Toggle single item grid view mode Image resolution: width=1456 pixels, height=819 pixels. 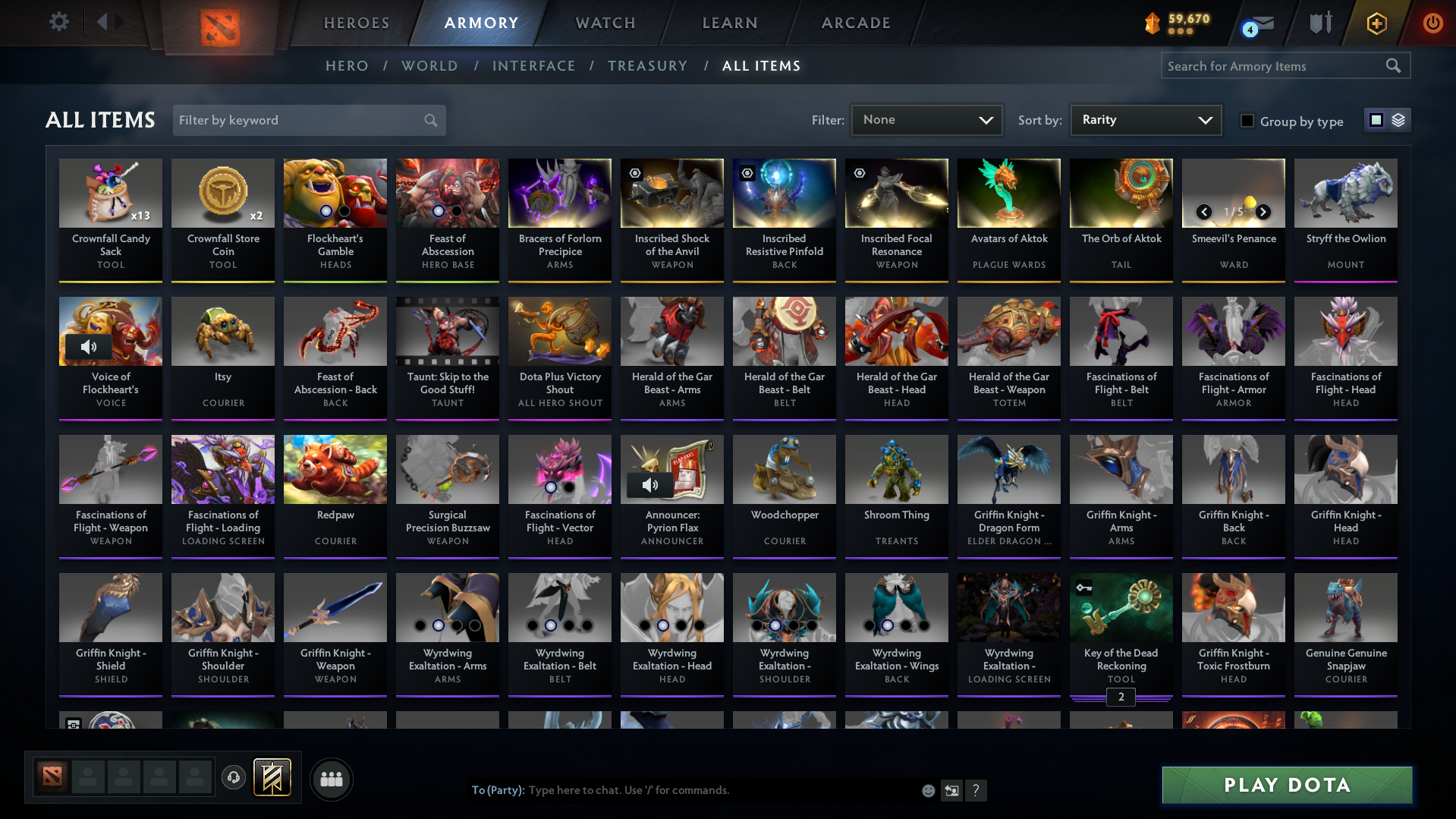click(x=1376, y=120)
